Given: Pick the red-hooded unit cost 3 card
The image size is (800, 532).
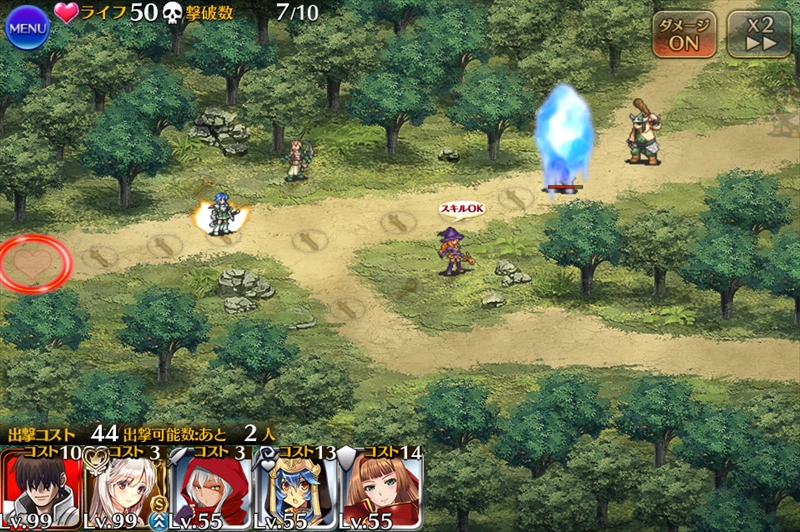Looking at the screenshot, I should pyautogui.click(x=211, y=489).
